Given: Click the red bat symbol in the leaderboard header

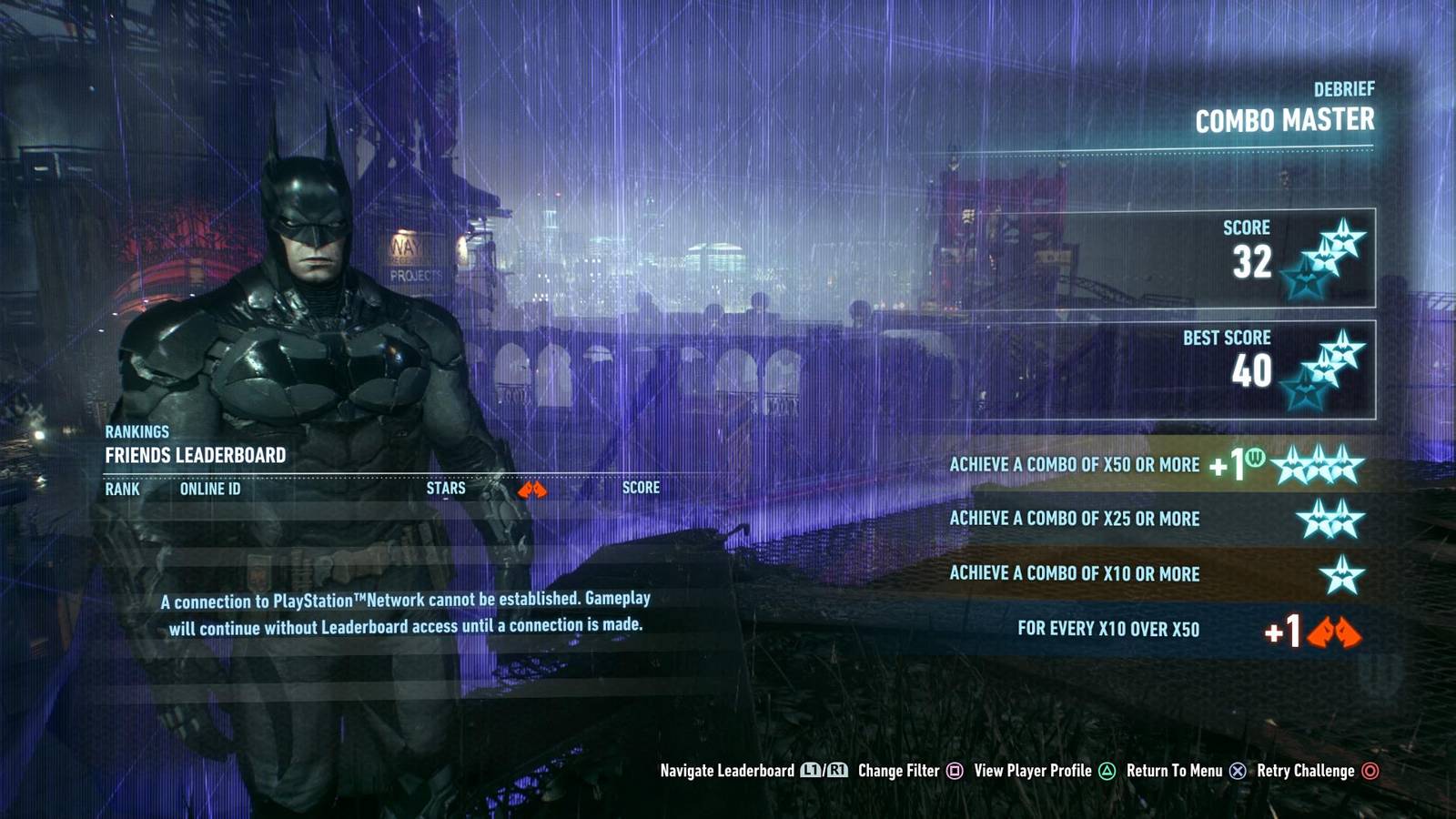Looking at the screenshot, I should pos(532,487).
